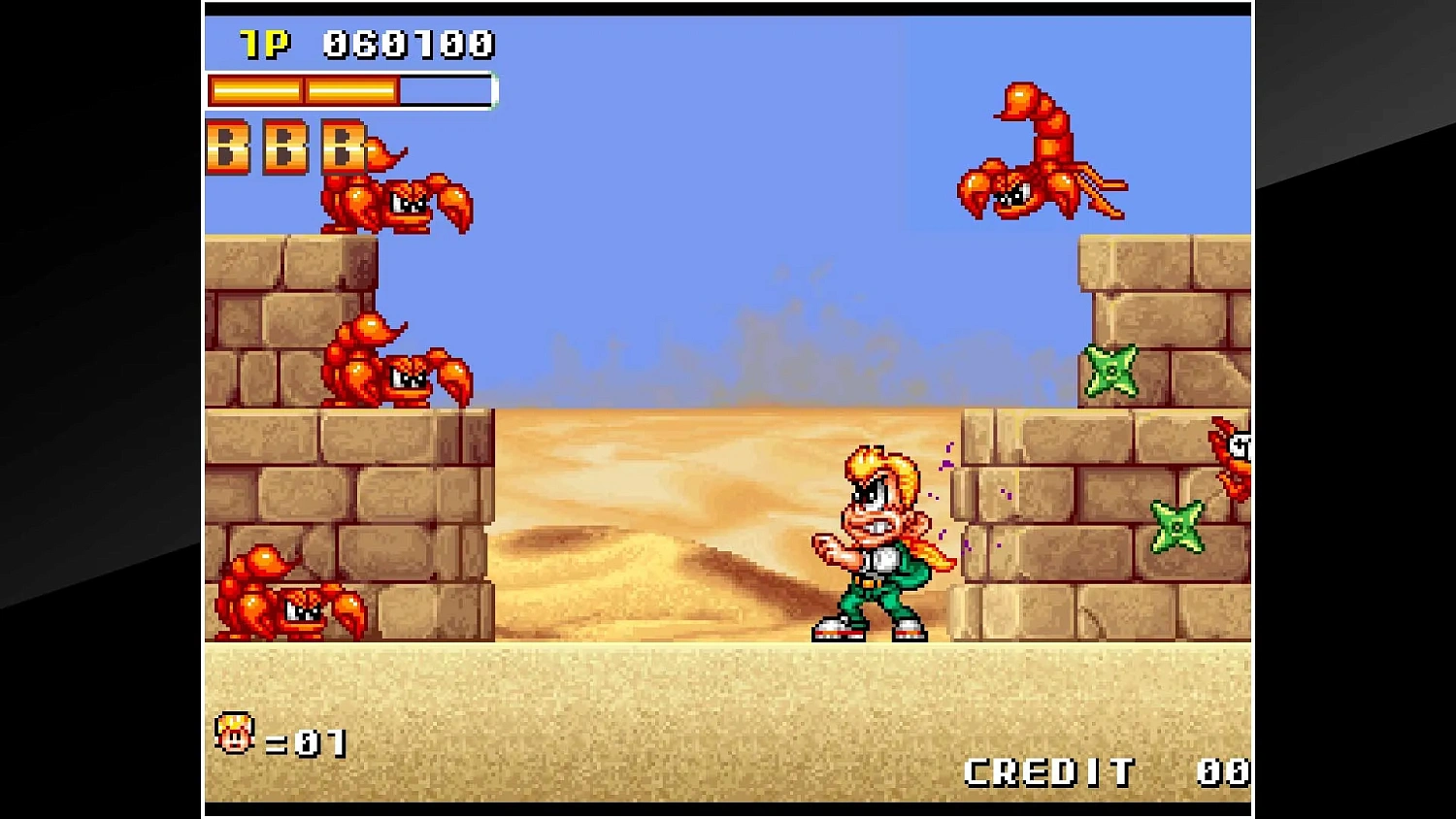1456x819 pixels.
Task: Click the first B bomb icon
Action: (x=225, y=147)
